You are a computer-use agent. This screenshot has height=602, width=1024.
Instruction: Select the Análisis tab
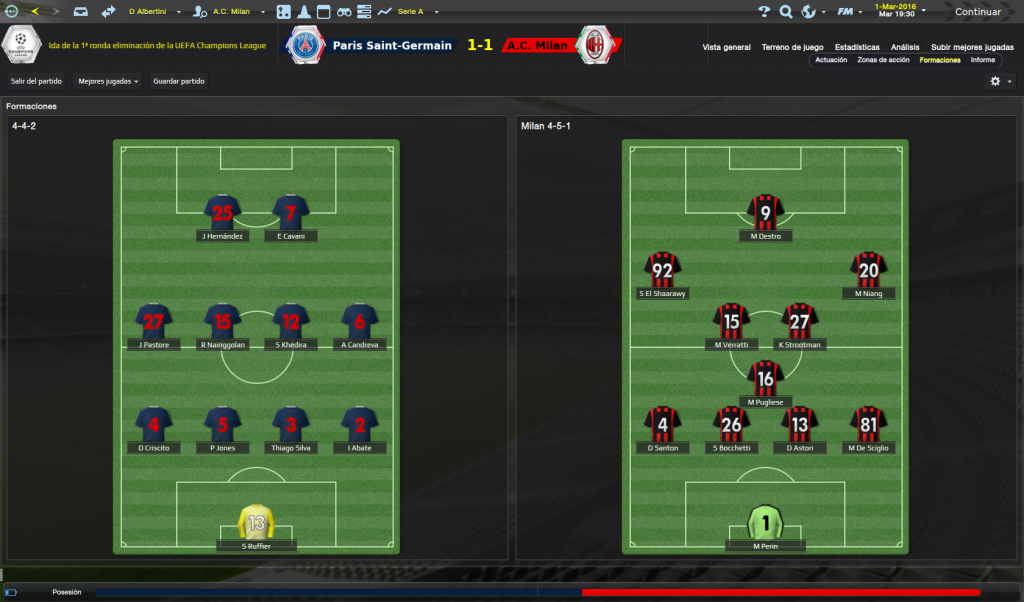[x=905, y=47]
